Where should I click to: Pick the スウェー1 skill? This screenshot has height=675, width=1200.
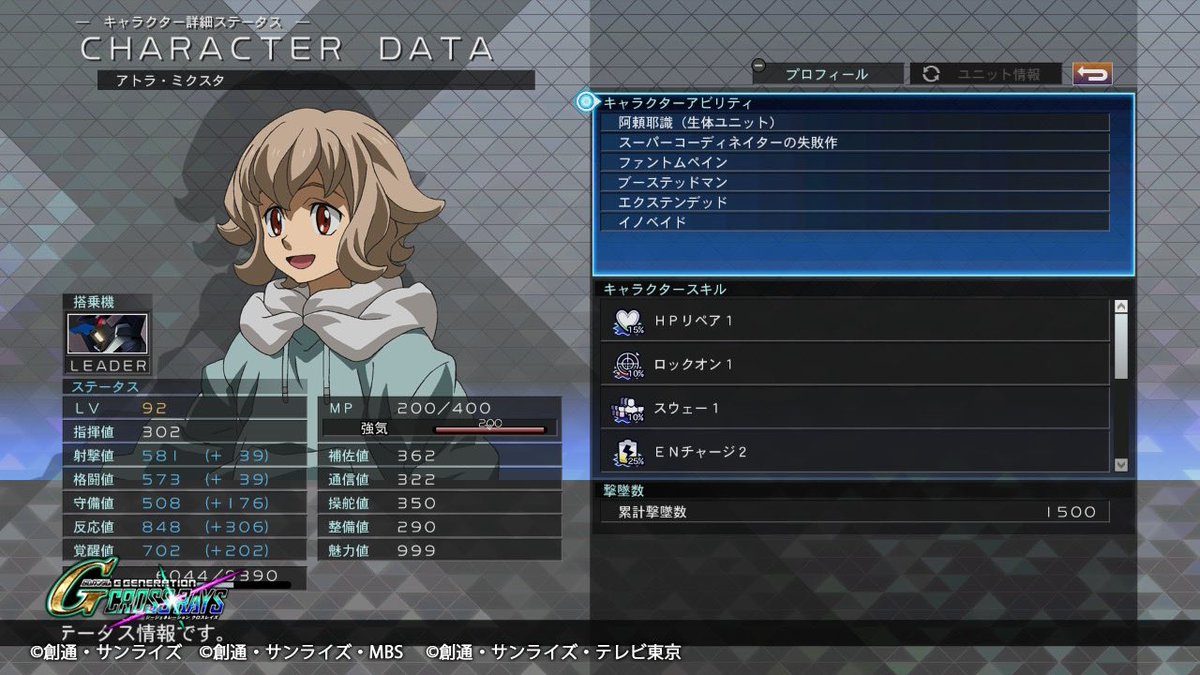pyautogui.click(x=855, y=408)
